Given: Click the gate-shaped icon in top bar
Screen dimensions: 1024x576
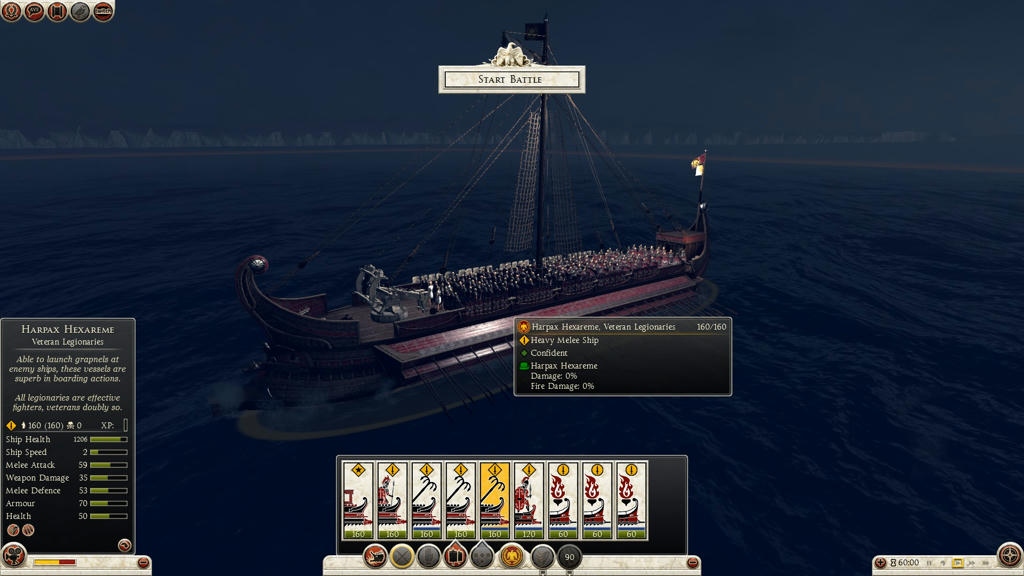Looking at the screenshot, I should point(57,12).
